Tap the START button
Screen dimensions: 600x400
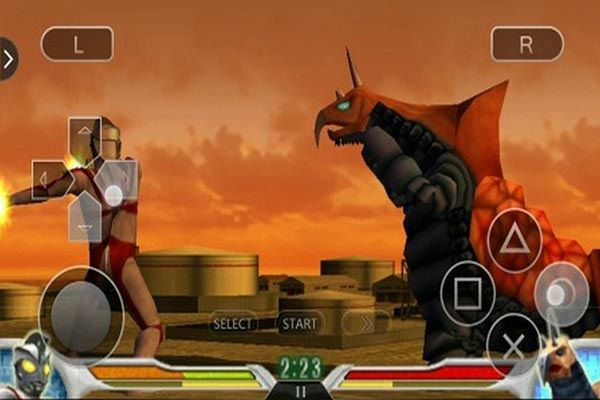coord(299,323)
